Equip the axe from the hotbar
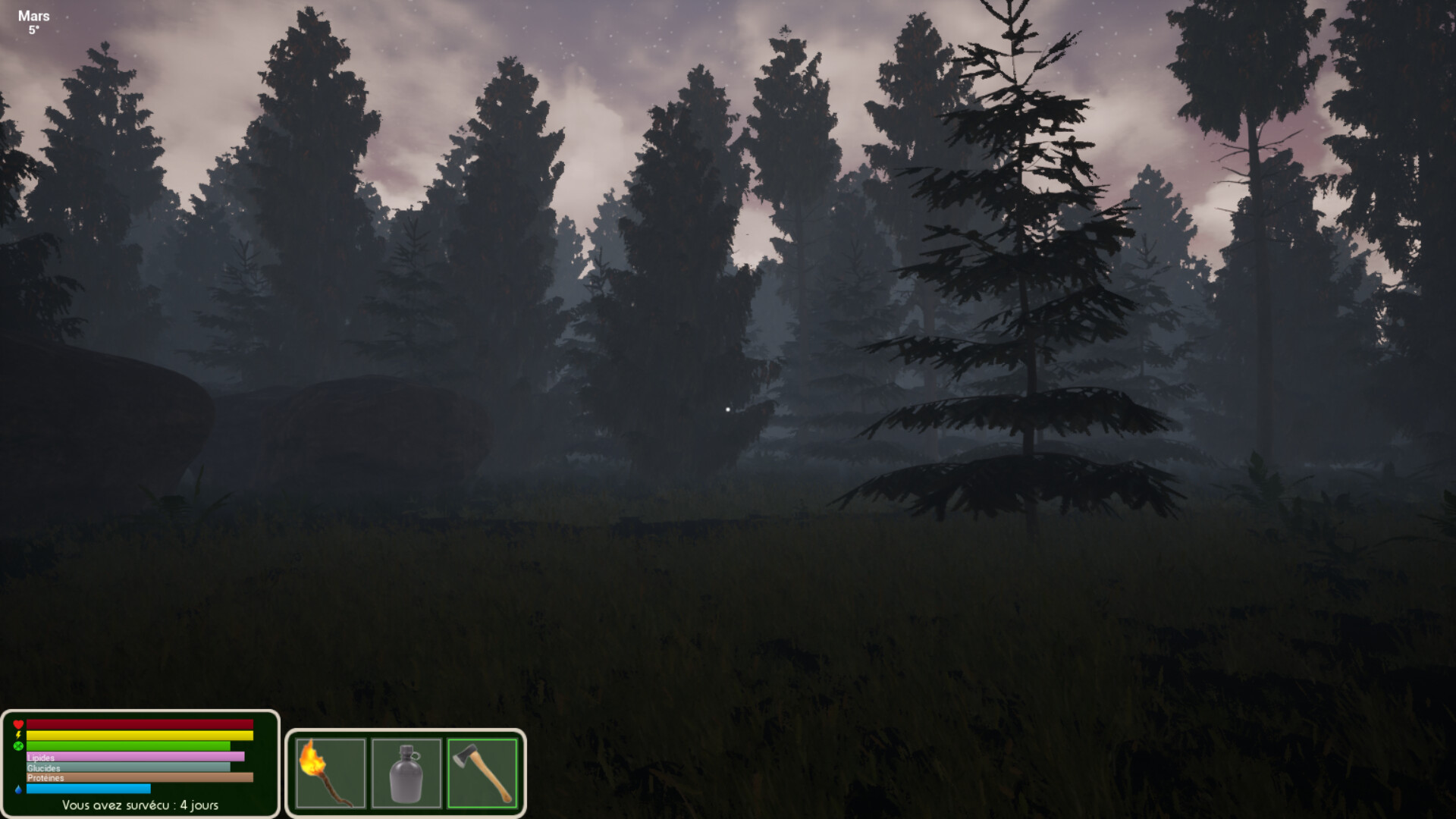 click(483, 772)
